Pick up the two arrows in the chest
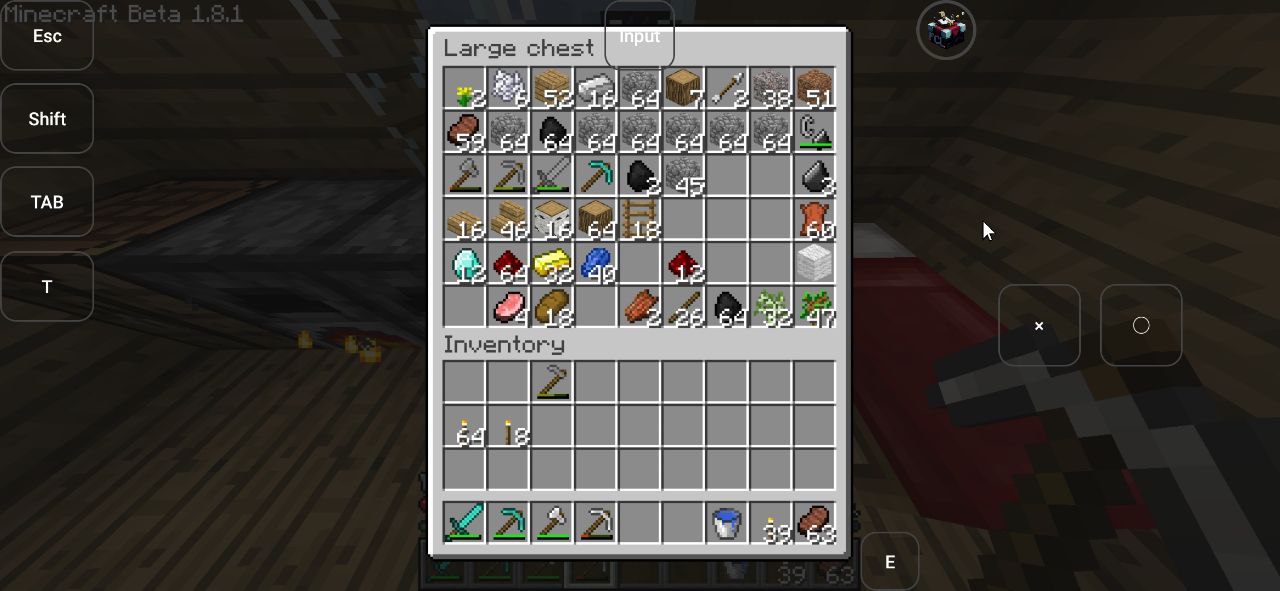This screenshot has width=1280, height=591. 727,90
